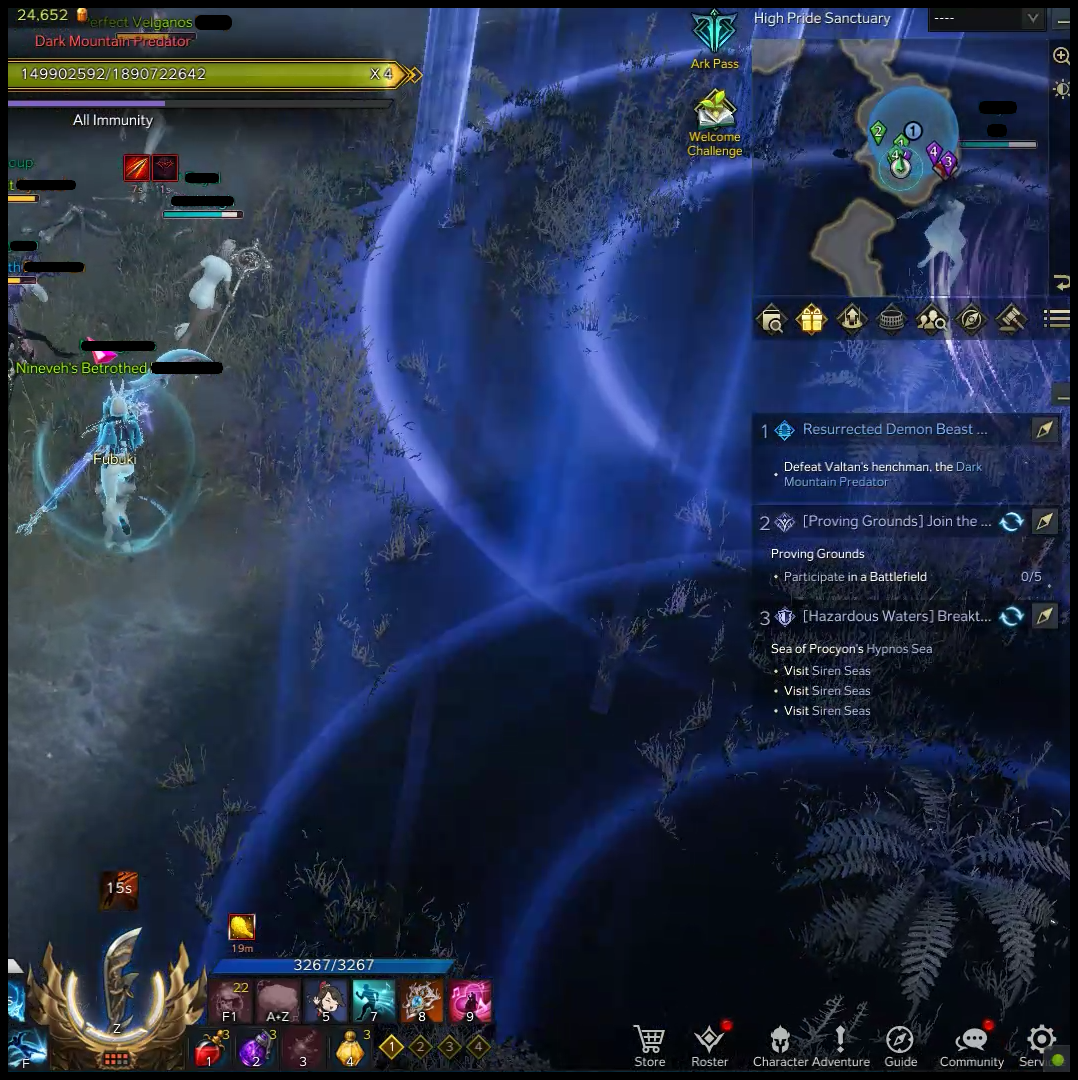Open the colosseum arena icon under minimap

891,319
